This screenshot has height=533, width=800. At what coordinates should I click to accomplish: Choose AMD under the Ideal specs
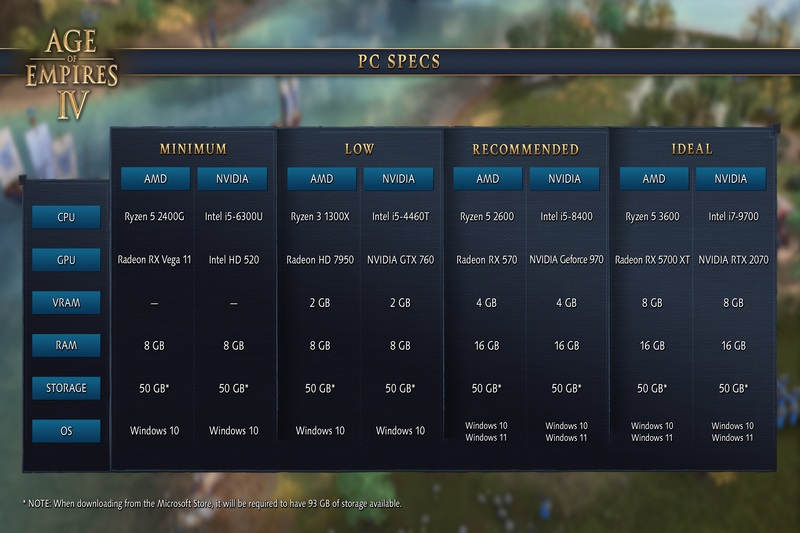click(653, 179)
